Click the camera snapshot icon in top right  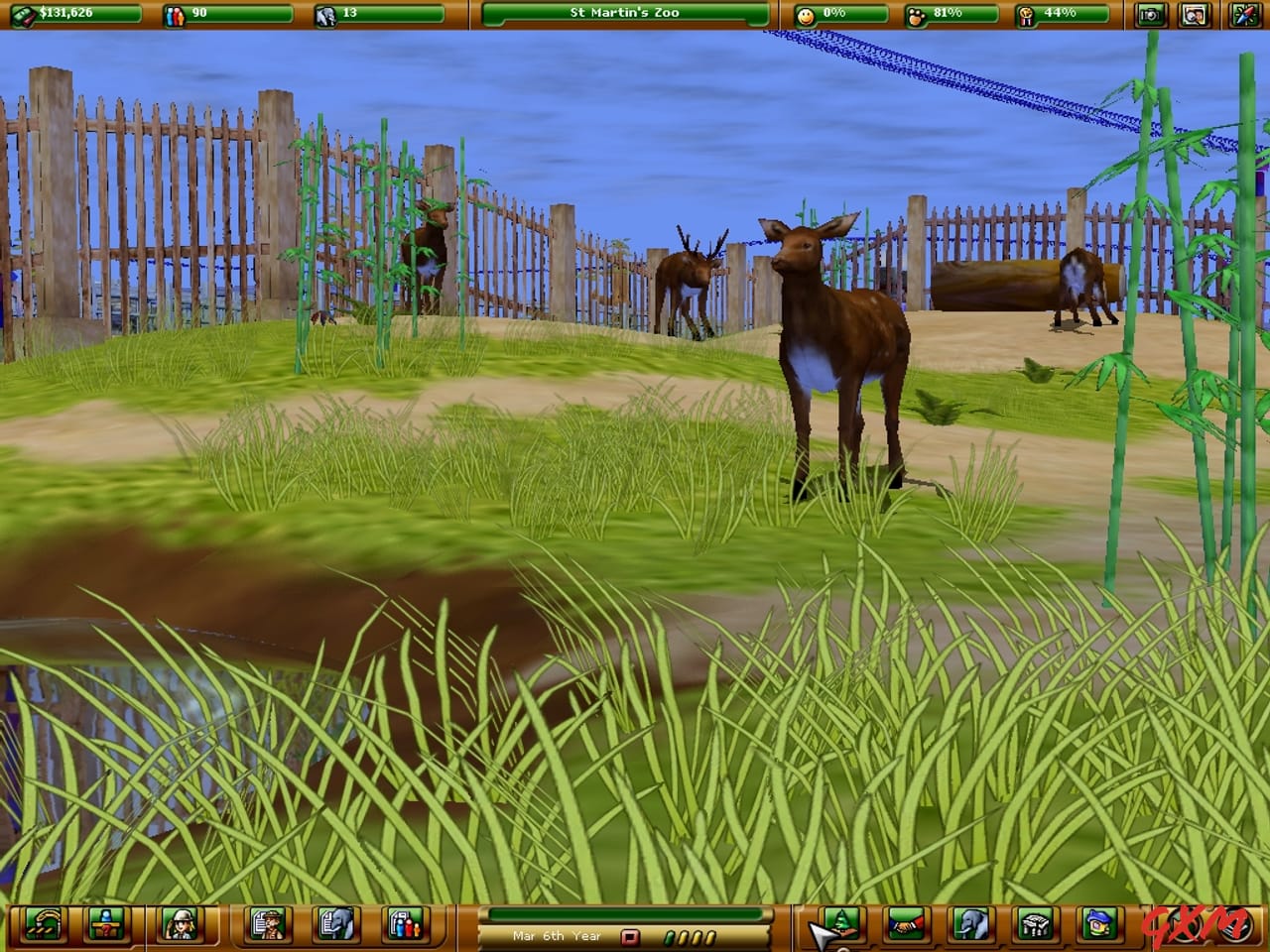[x=1150, y=13]
